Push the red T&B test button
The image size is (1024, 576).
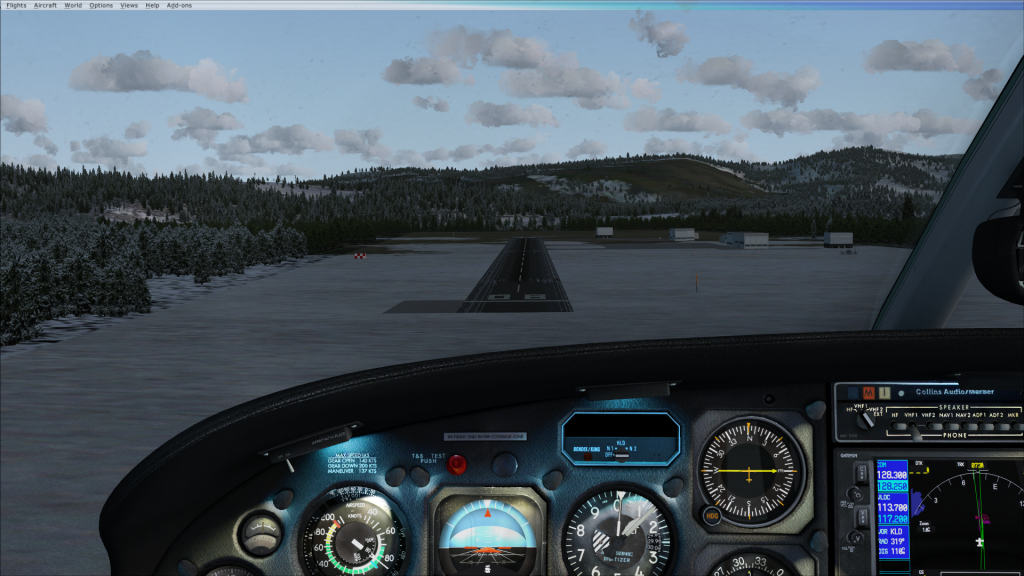click(457, 464)
